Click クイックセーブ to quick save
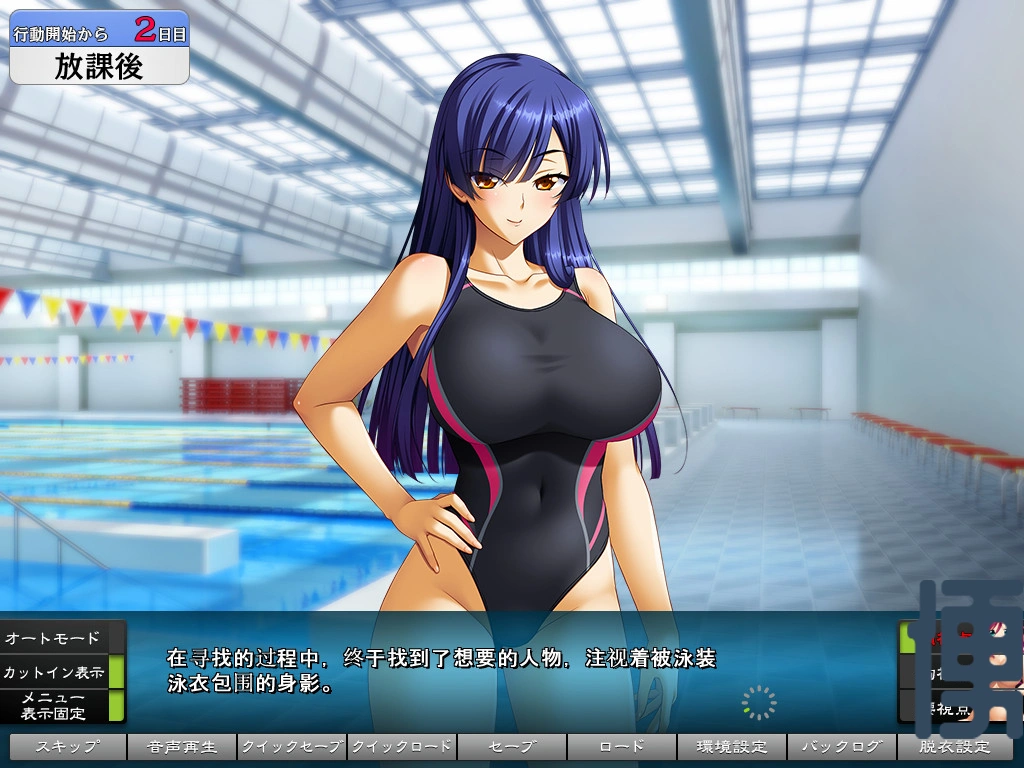This screenshot has height=768, width=1024. coord(291,747)
